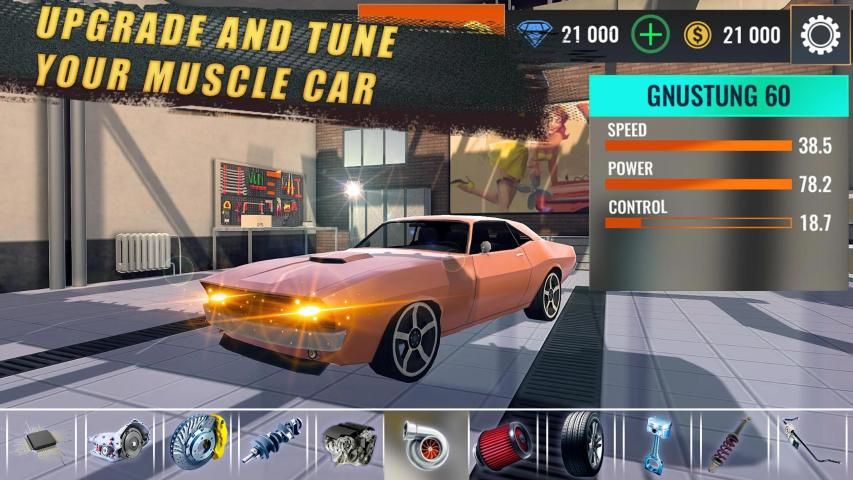Select the turbocharger upgrade
This screenshot has height=480, width=853.
(426, 443)
